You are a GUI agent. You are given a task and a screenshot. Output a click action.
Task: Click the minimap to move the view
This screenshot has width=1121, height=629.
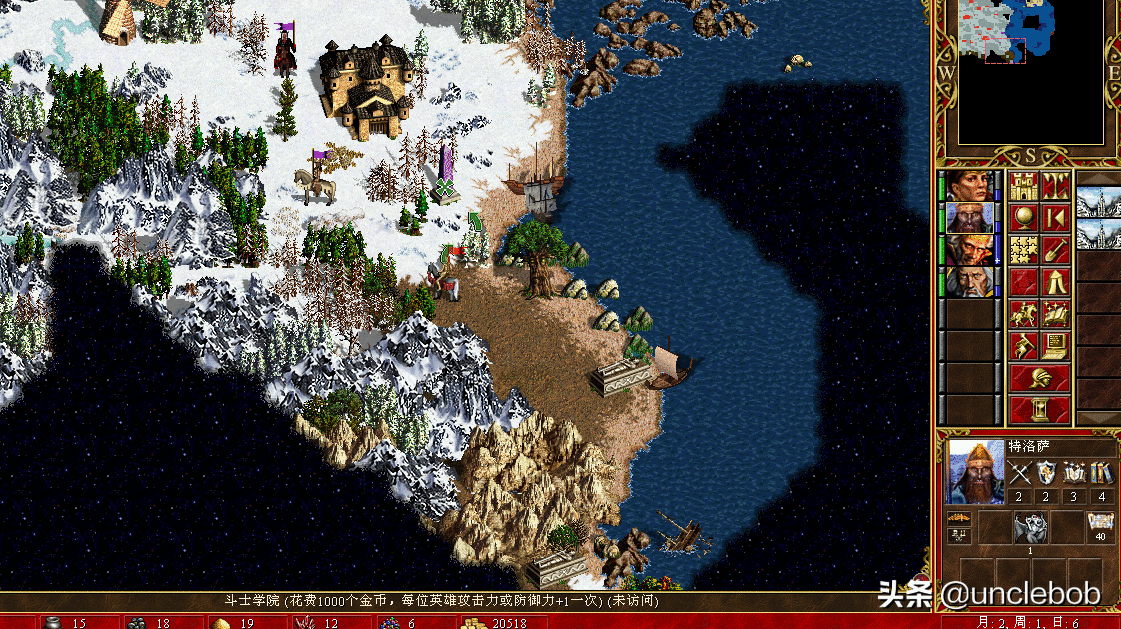(x=1031, y=72)
